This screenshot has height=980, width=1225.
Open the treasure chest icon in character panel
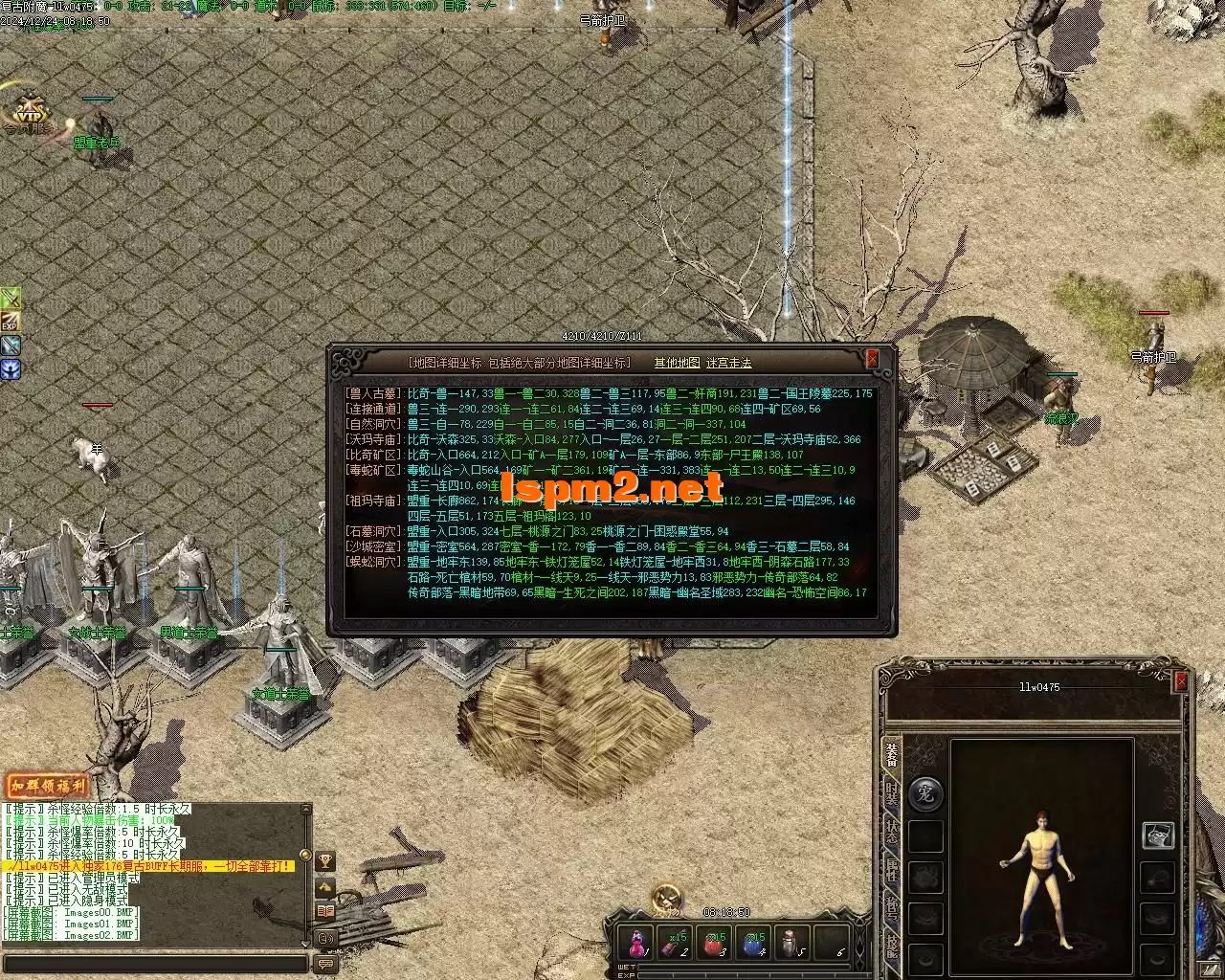1158,835
